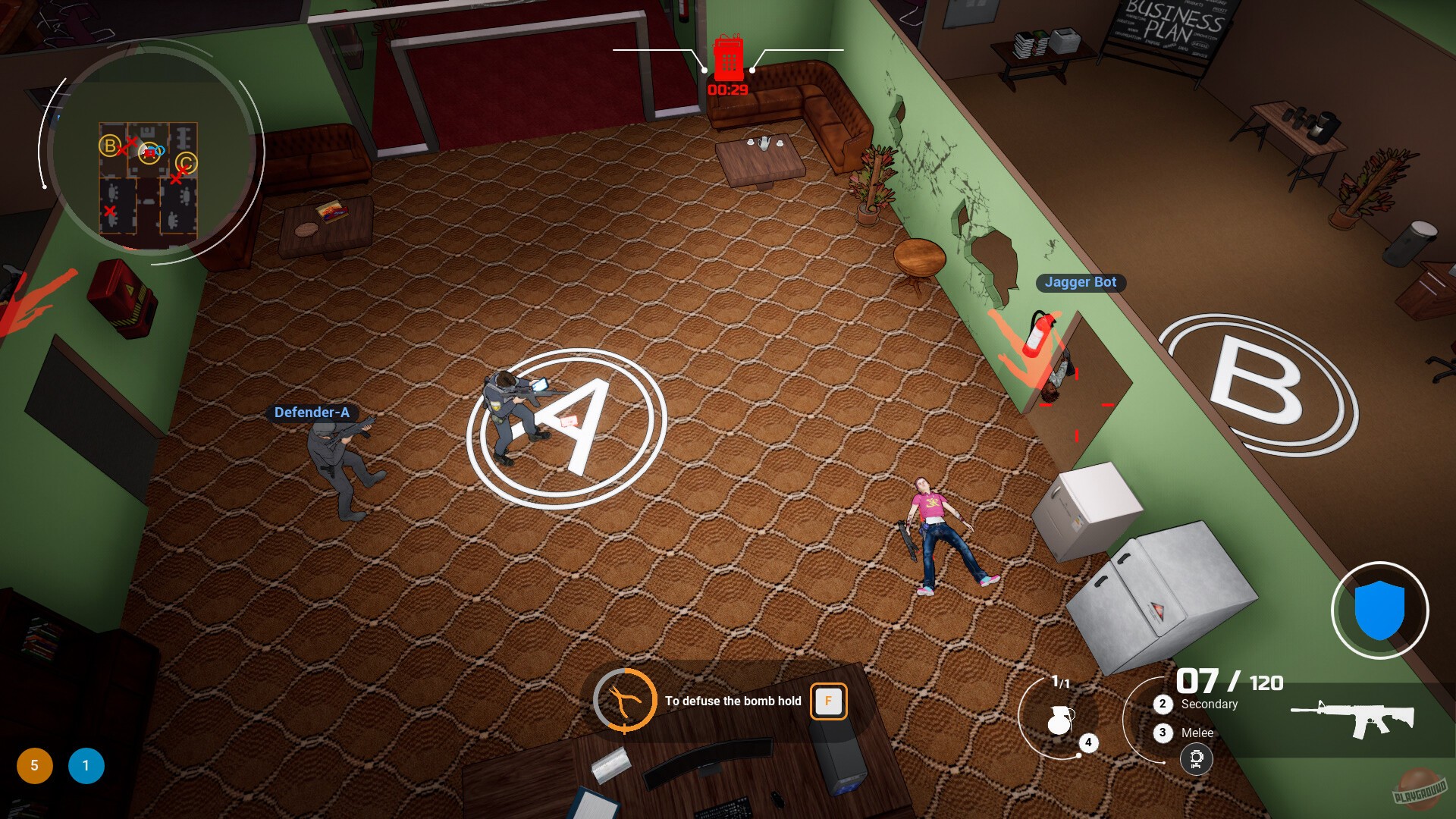Select the Secondary weapon slot labeled 2
The width and height of the screenshot is (1456, 819).
(x=1162, y=704)
